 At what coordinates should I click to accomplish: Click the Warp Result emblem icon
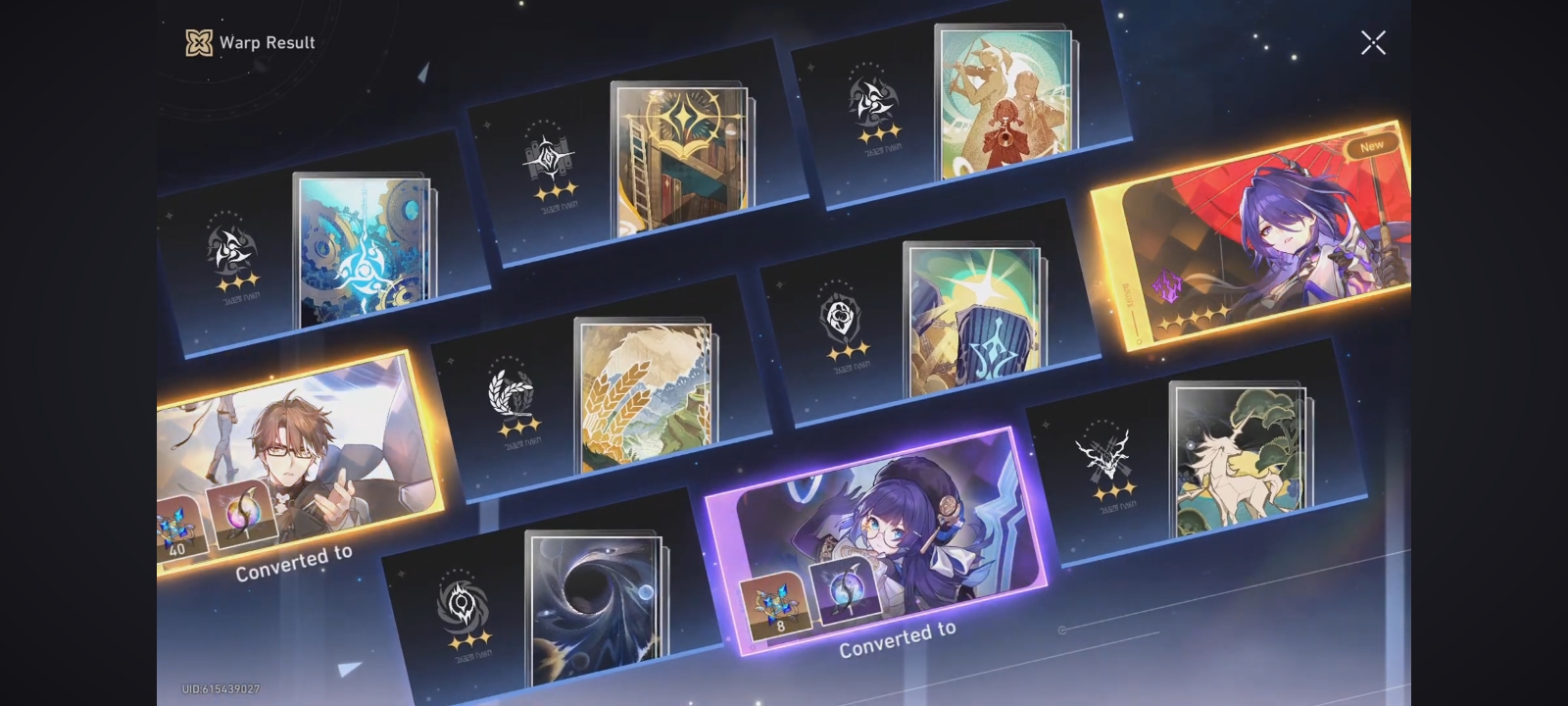click(x=199, y=42)
